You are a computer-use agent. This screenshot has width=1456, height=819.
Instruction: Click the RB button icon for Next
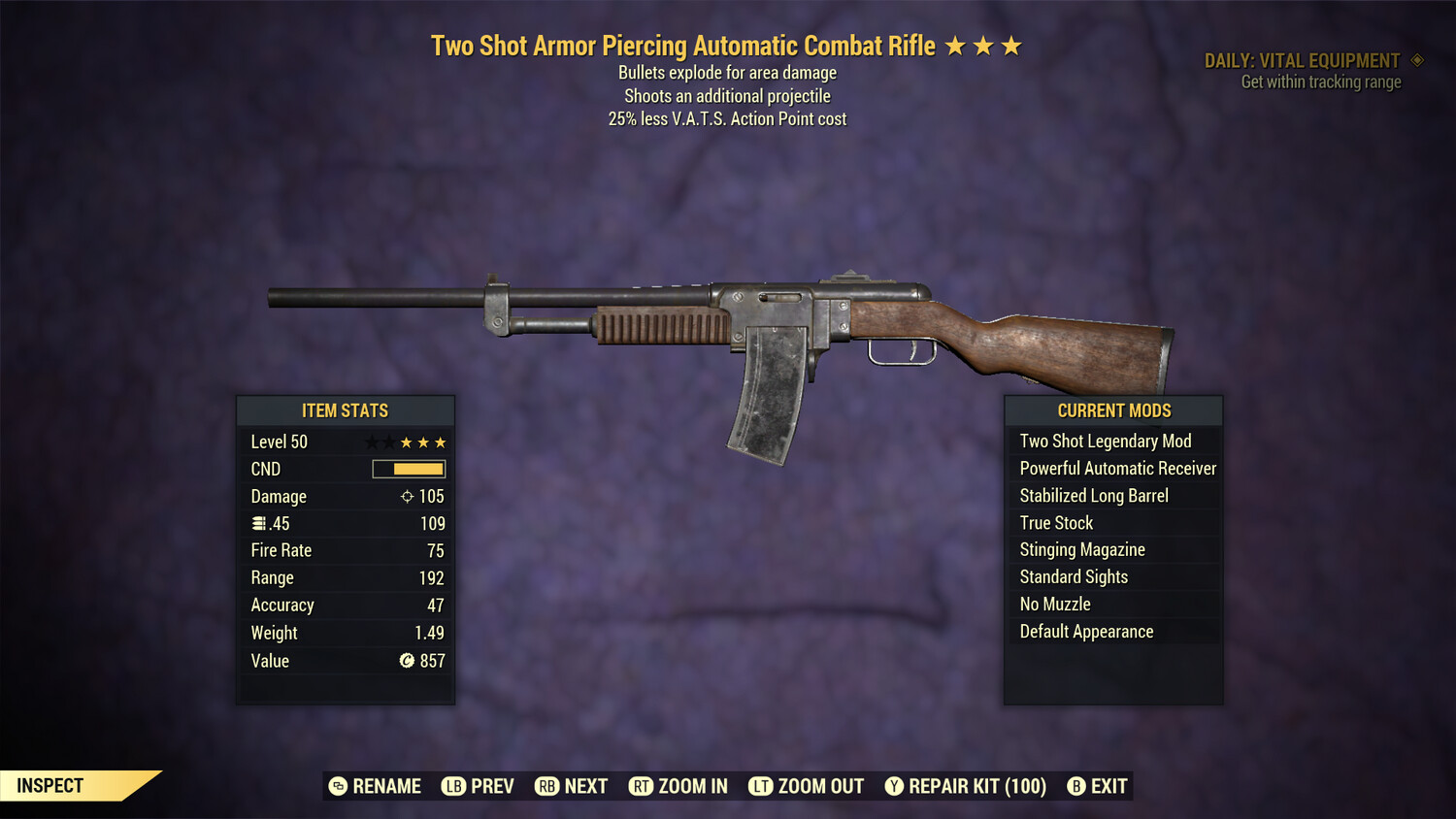tap(549, 786)
